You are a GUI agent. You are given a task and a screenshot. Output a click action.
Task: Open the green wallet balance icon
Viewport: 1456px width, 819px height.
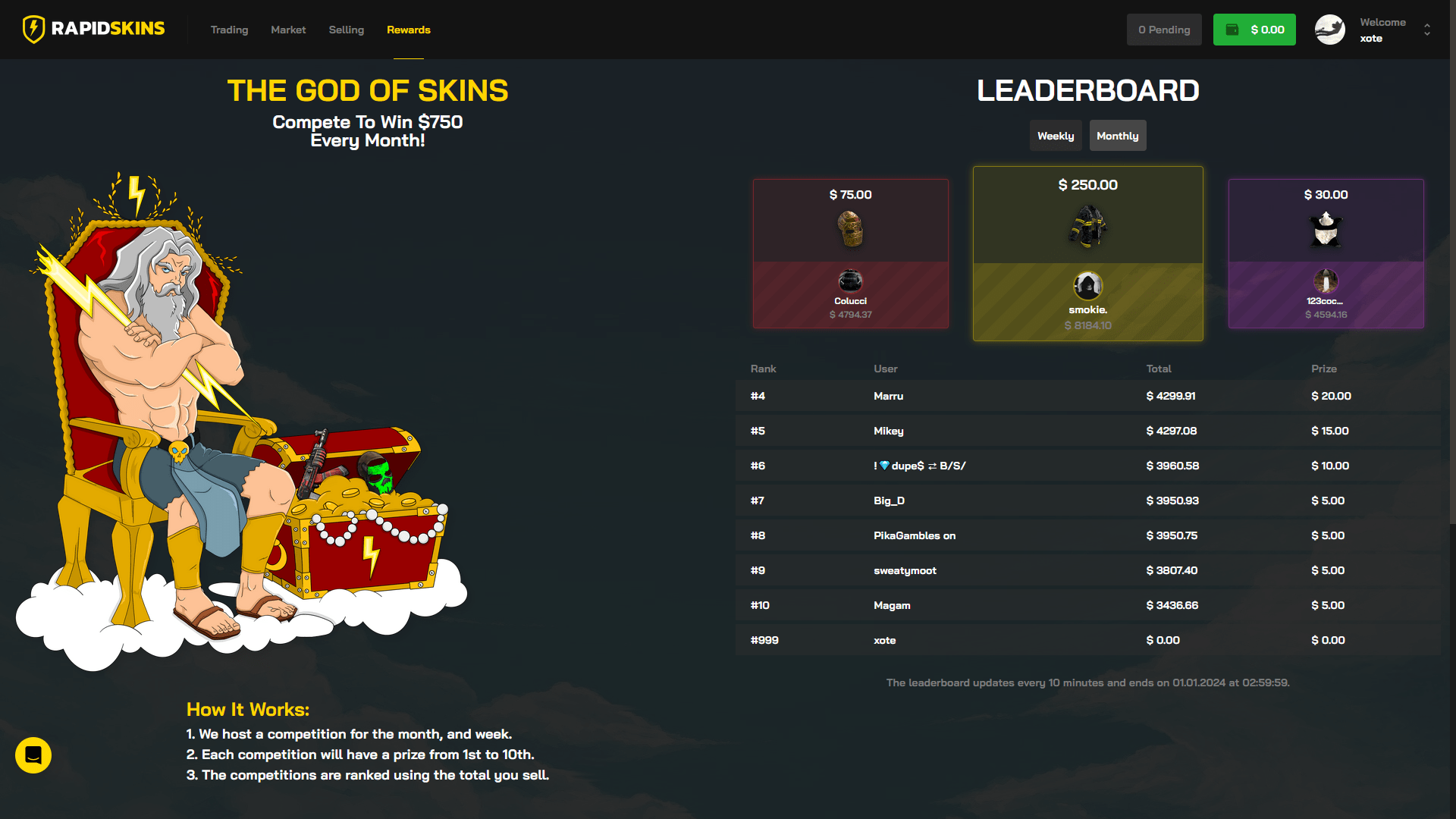click(x=1231, y=29)
